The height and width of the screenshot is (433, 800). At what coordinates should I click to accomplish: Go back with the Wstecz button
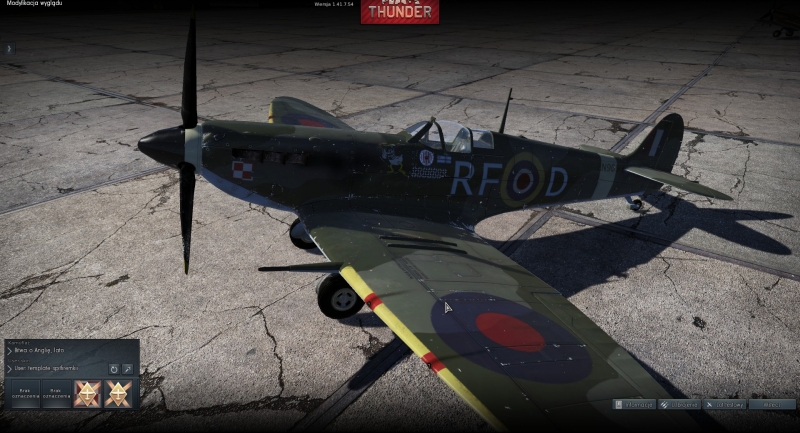pyautogui.click(x=772, y=405)
